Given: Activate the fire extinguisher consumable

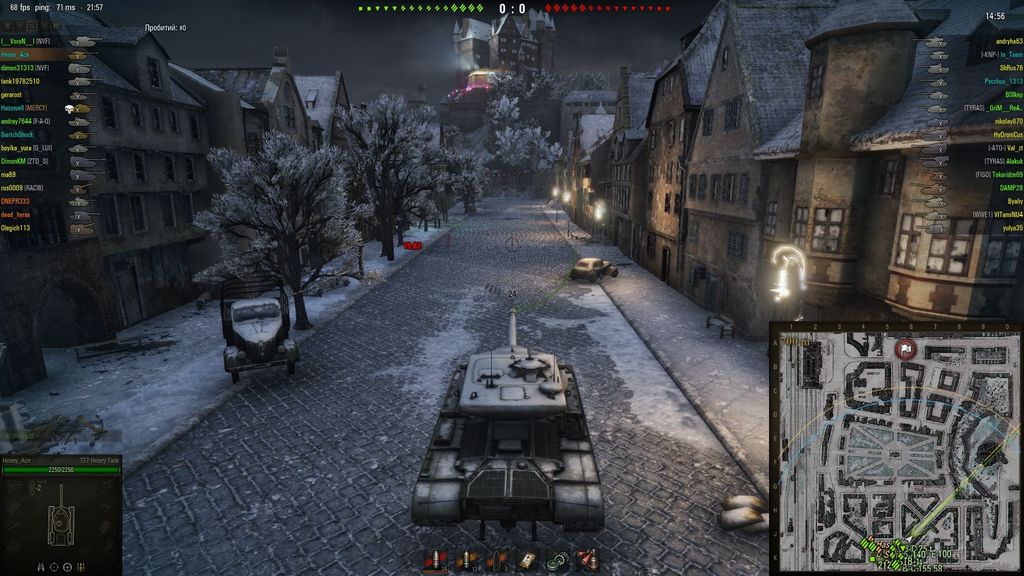Looking at the screenshot, I should (587, 560).
